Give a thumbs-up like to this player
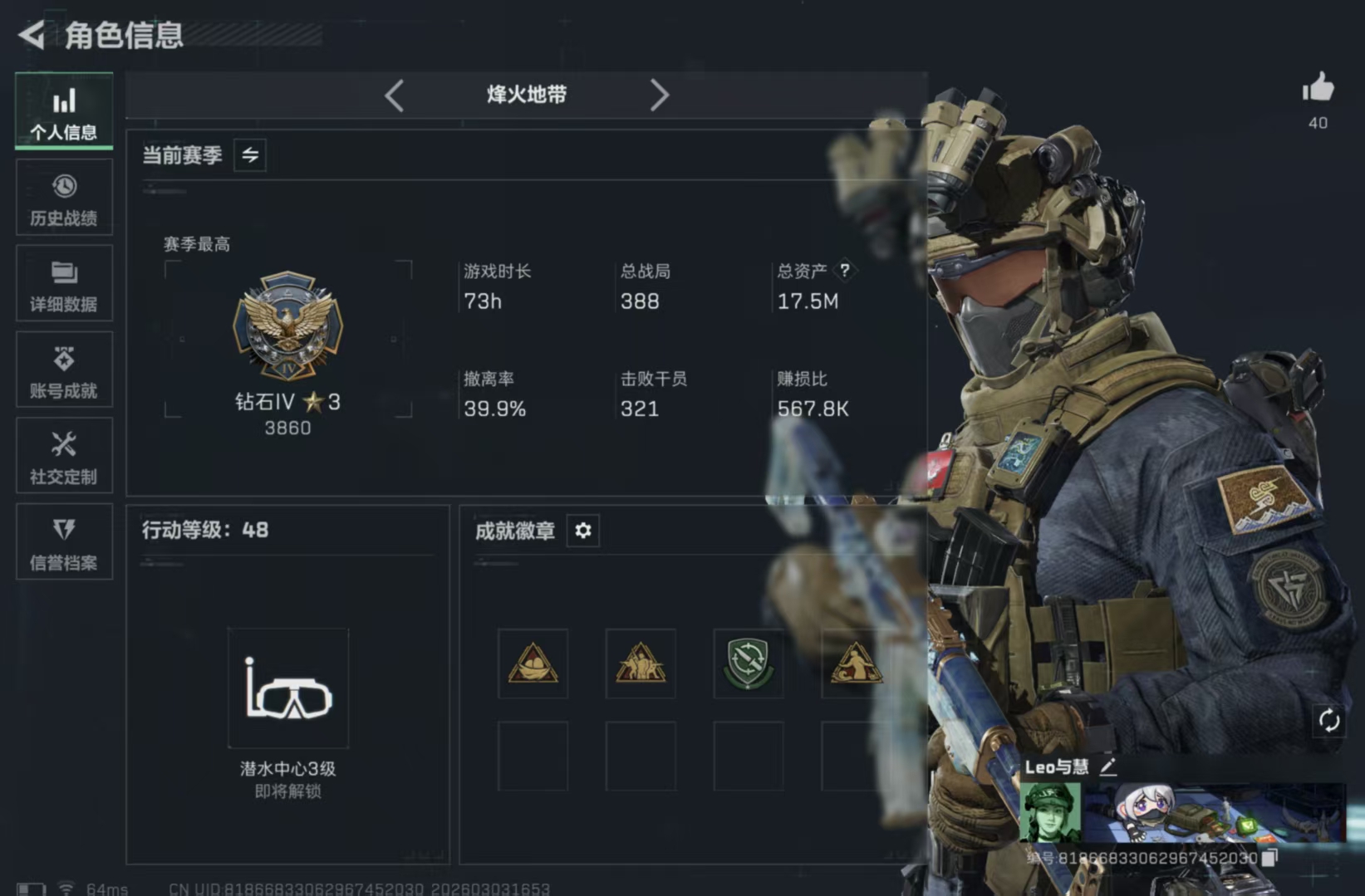Image resolution: width=1365 pixels, height=896 pixels. point(1318,89)
